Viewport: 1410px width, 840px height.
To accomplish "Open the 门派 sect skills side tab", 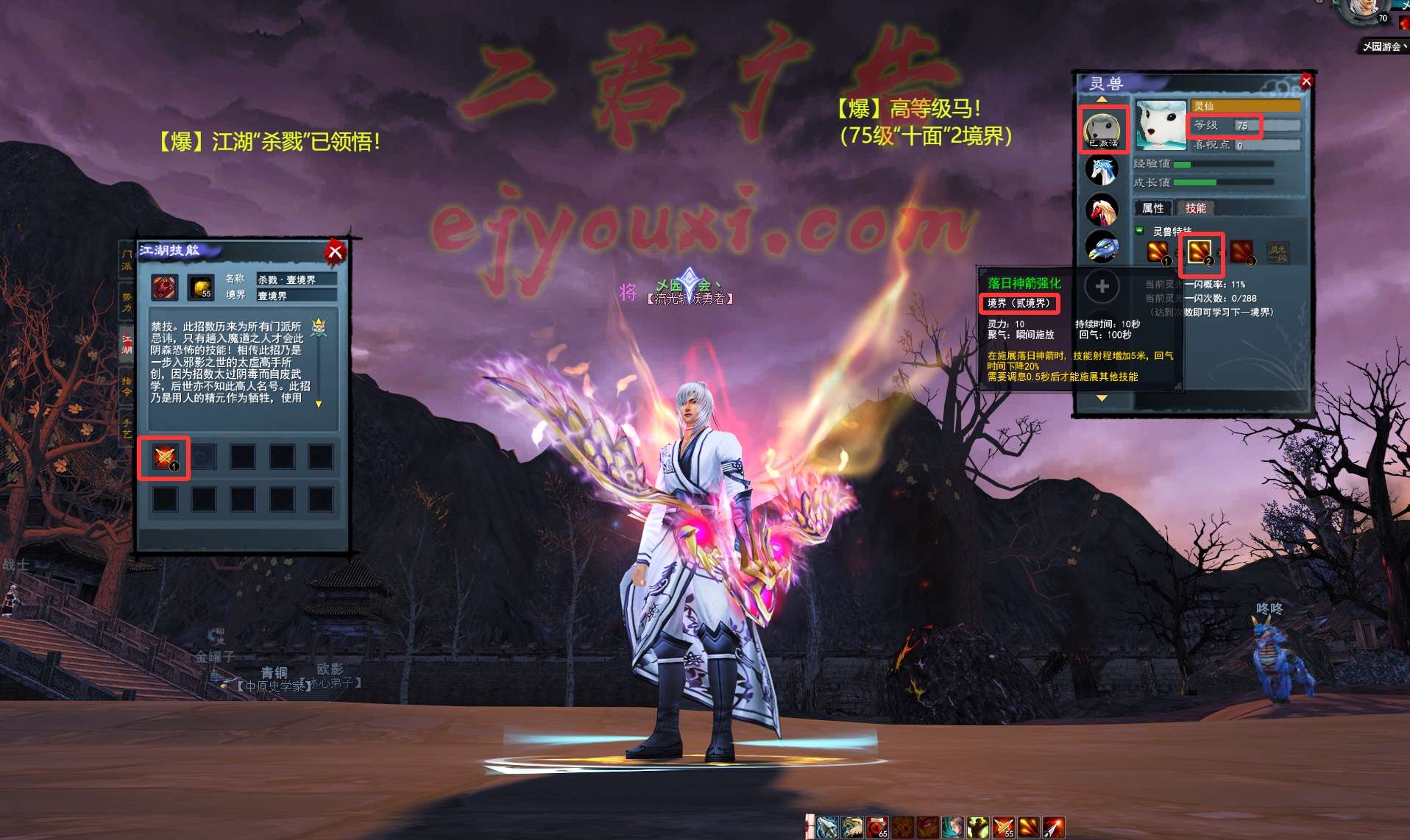I will [x=127, y=260].
